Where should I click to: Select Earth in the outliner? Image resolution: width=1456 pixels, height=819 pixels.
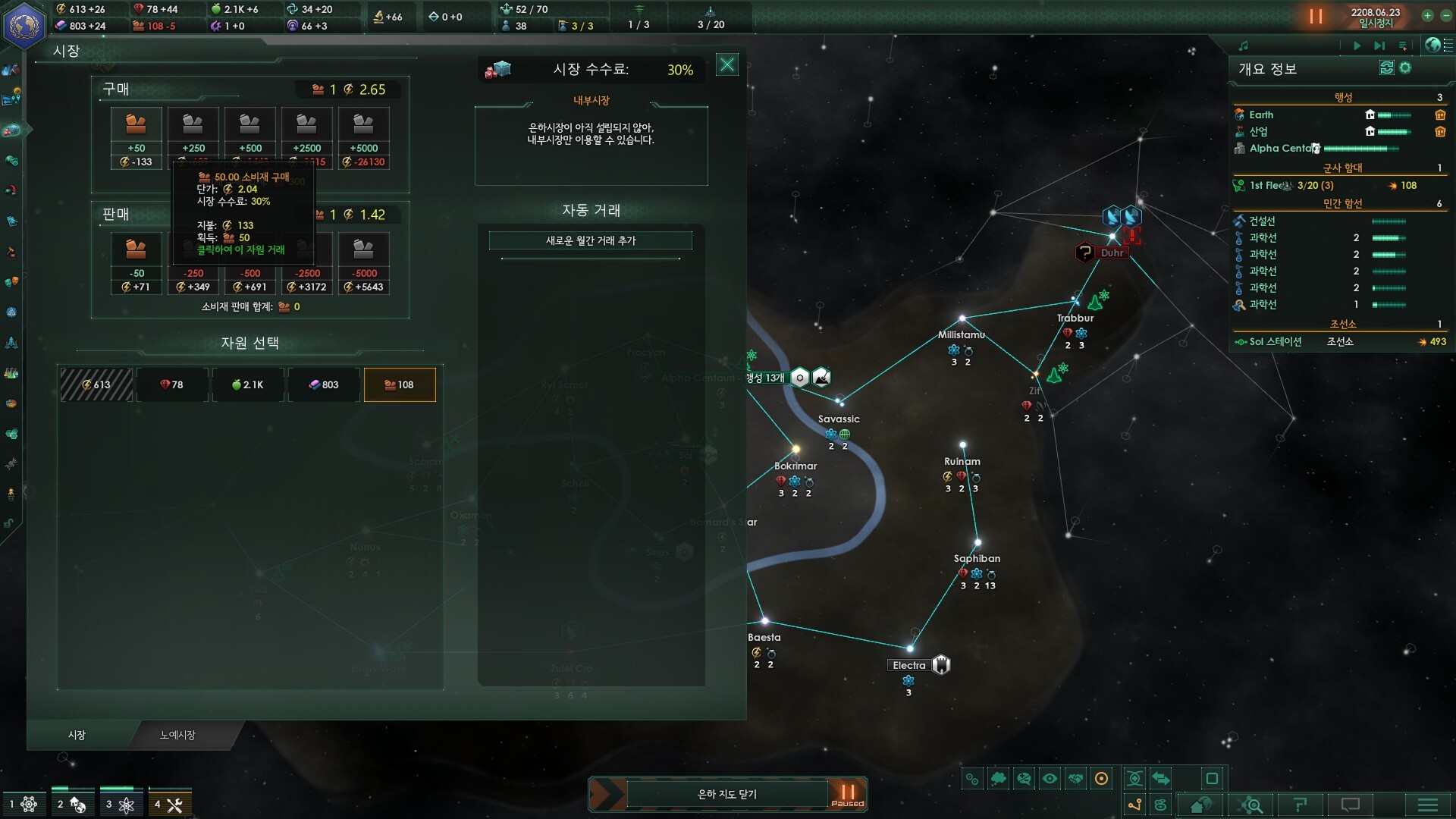point(1262,115)
